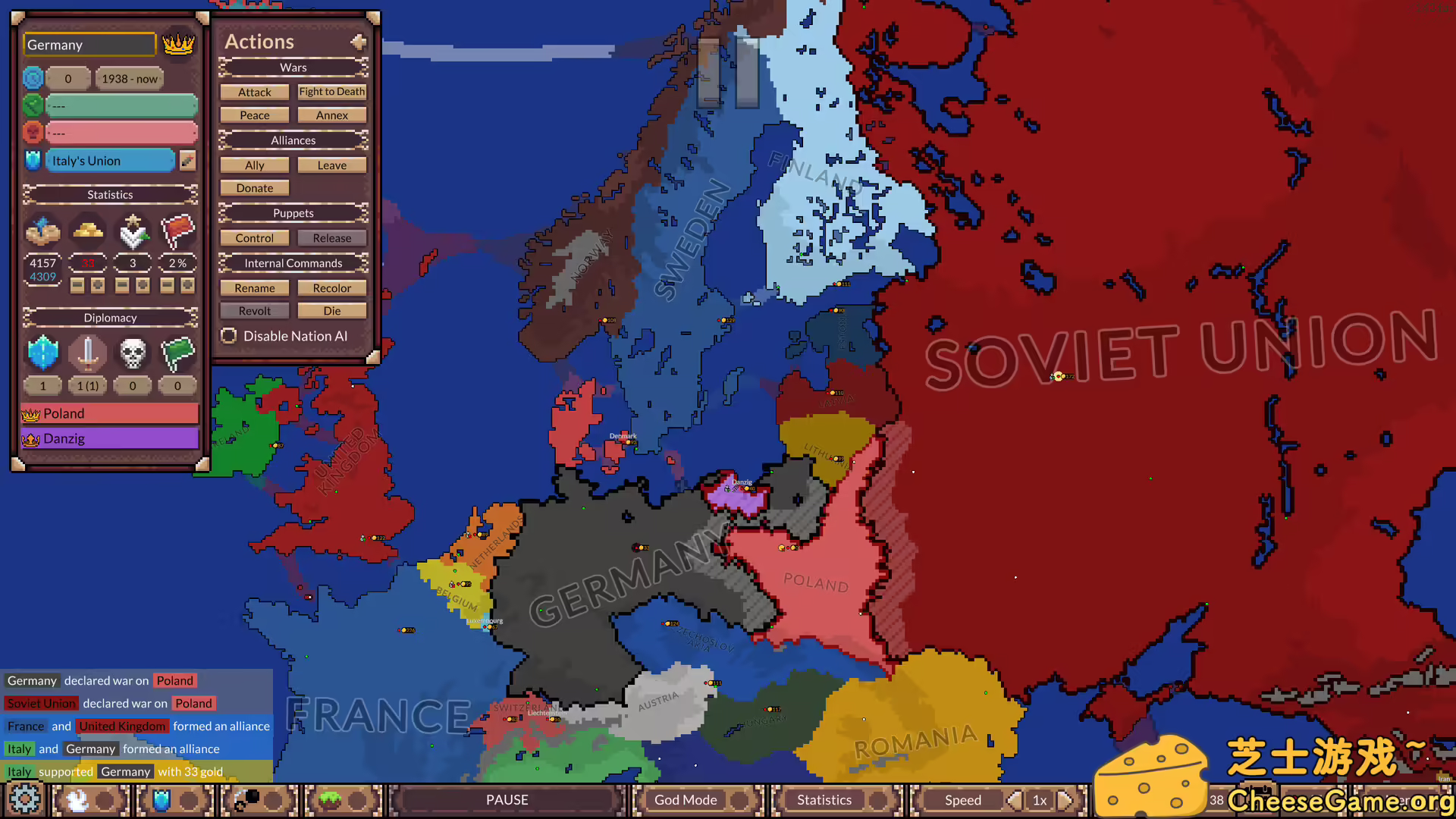
Task: Click the pencil edit icon beside Italy's Union
Action: (x=188, y=160)
